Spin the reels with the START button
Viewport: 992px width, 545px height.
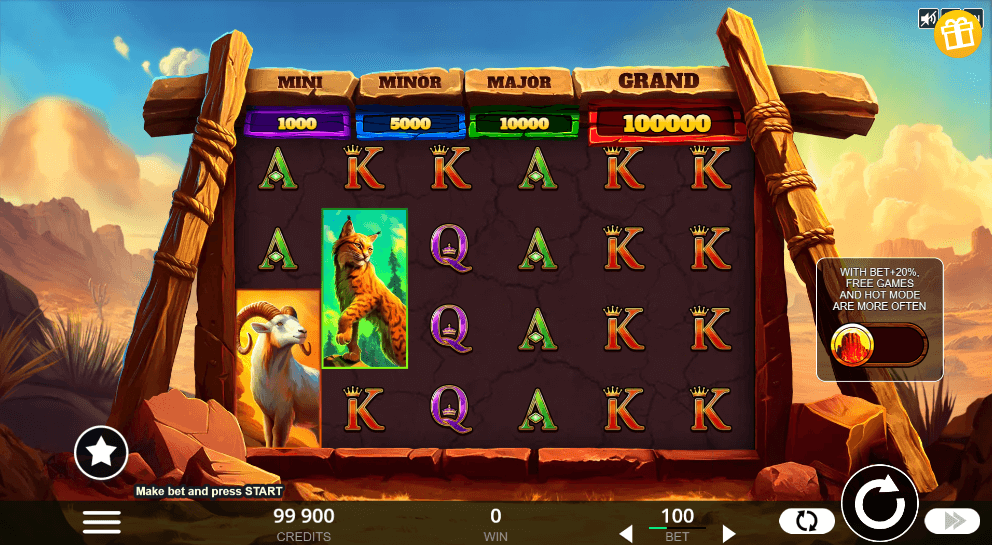click(x=880, y=504)
